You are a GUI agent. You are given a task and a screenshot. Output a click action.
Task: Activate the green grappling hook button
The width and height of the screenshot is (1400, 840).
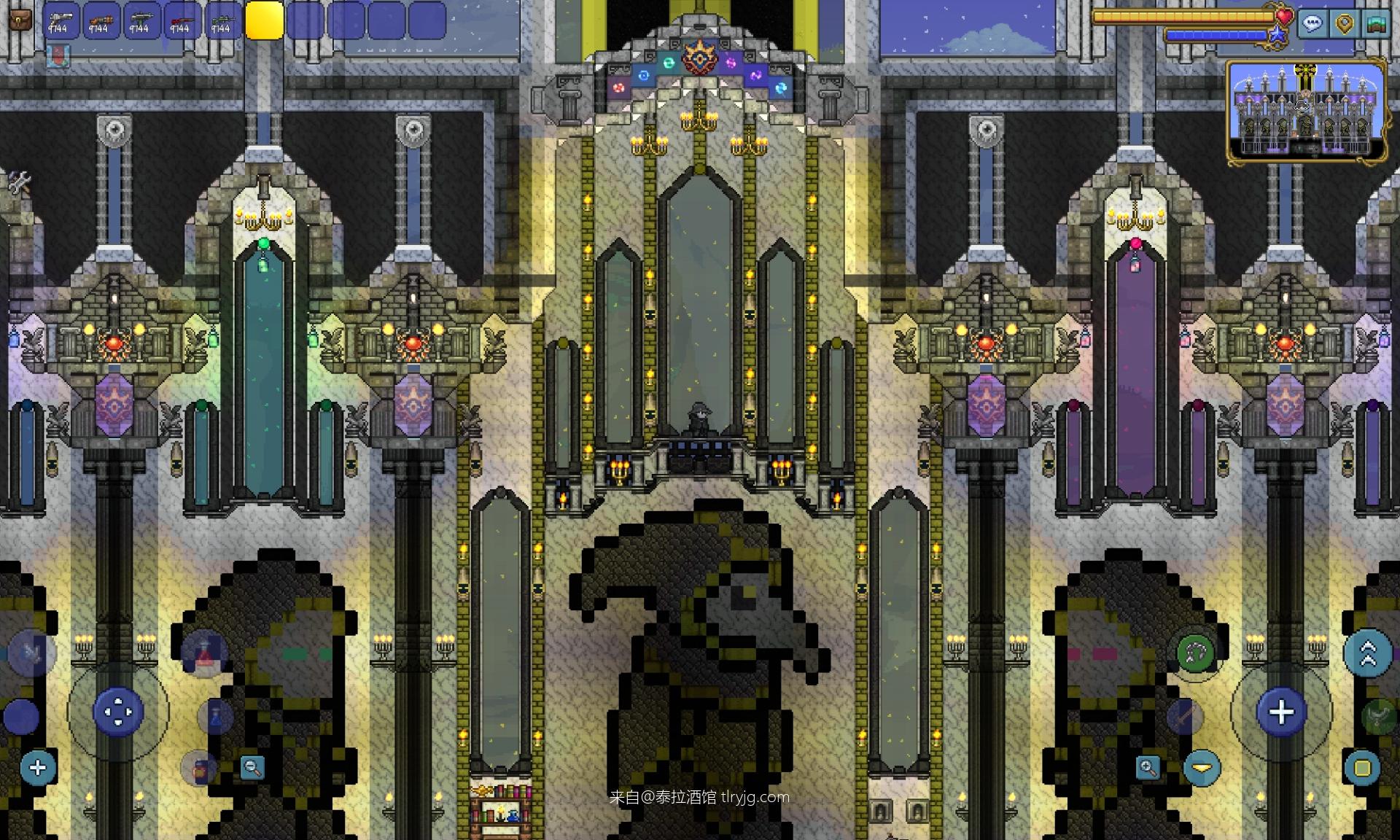click(1195, 653)
